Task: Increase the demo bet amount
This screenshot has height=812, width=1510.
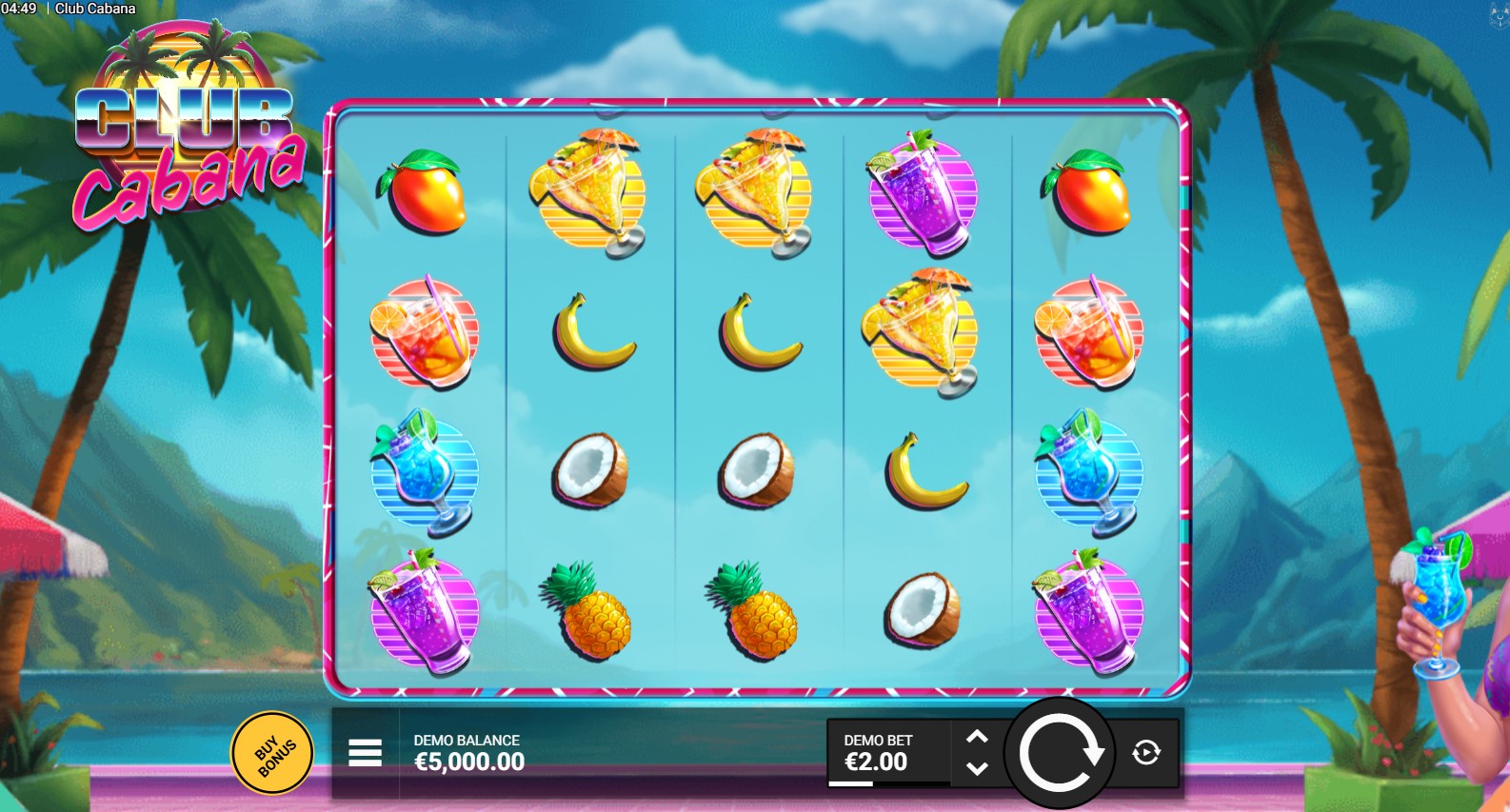Action: [977, 738]
